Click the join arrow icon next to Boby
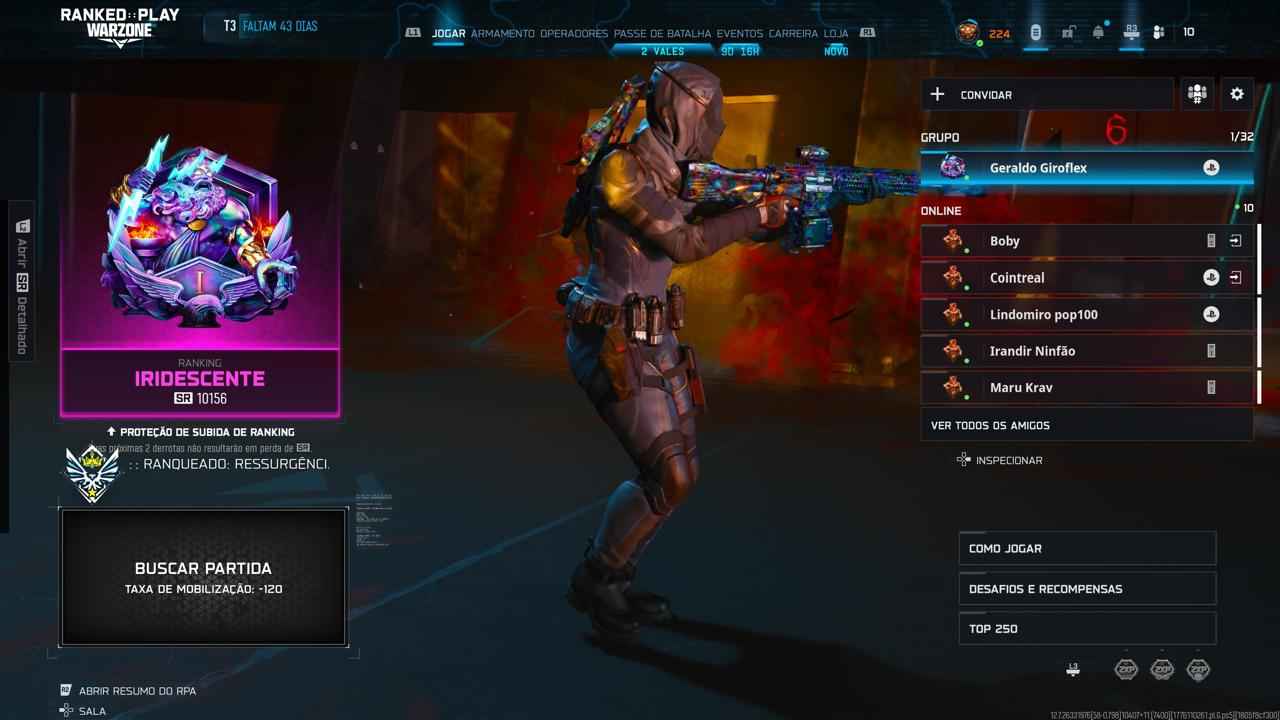Screen dimensions: 1280x720 (x=1237, y=240)
